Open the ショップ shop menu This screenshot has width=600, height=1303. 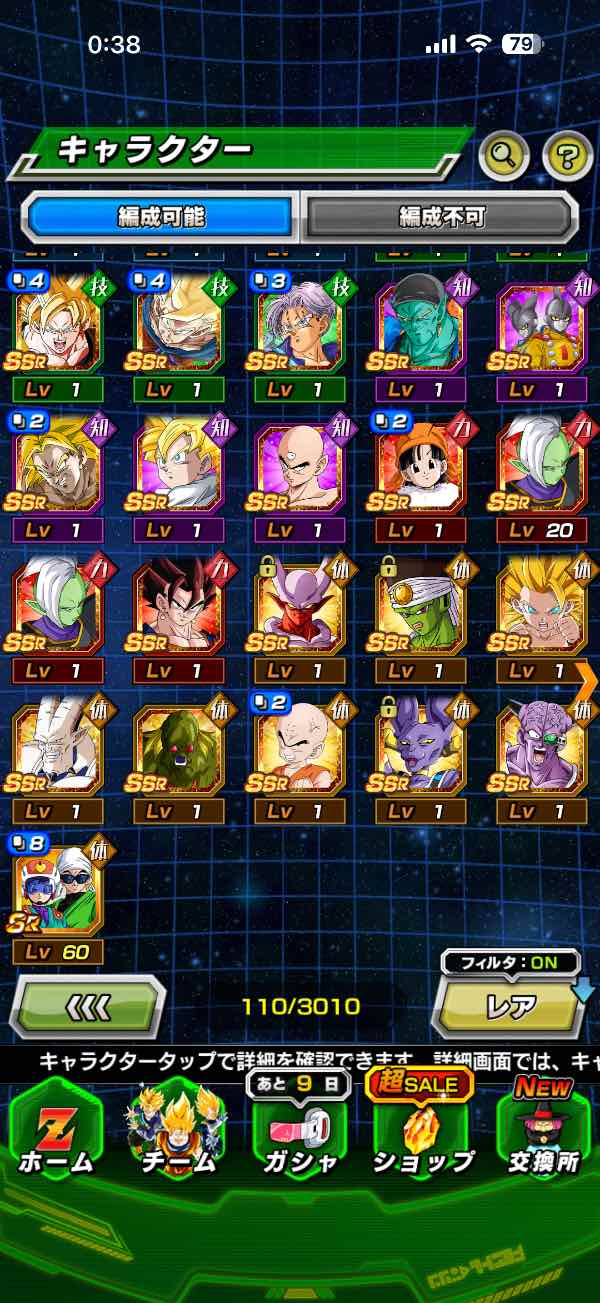tap(421, 1128)
